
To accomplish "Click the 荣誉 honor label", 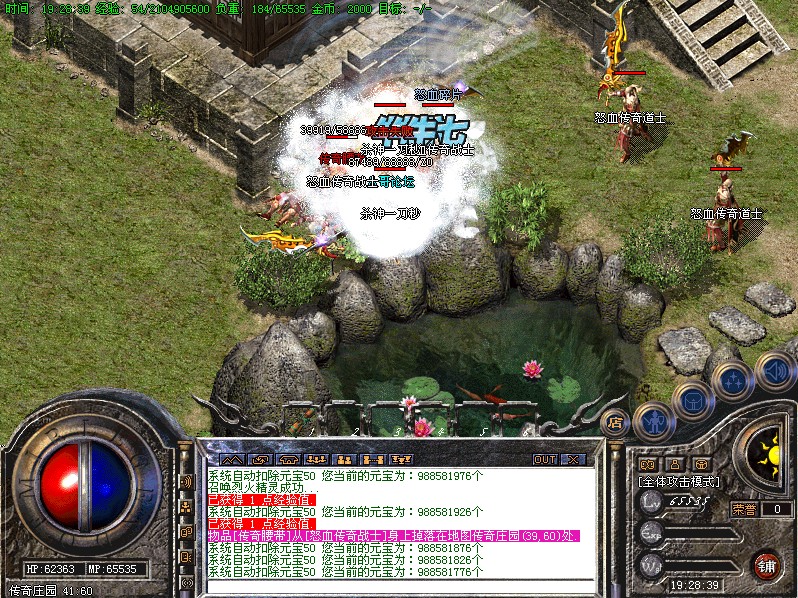I will point(744,509).
